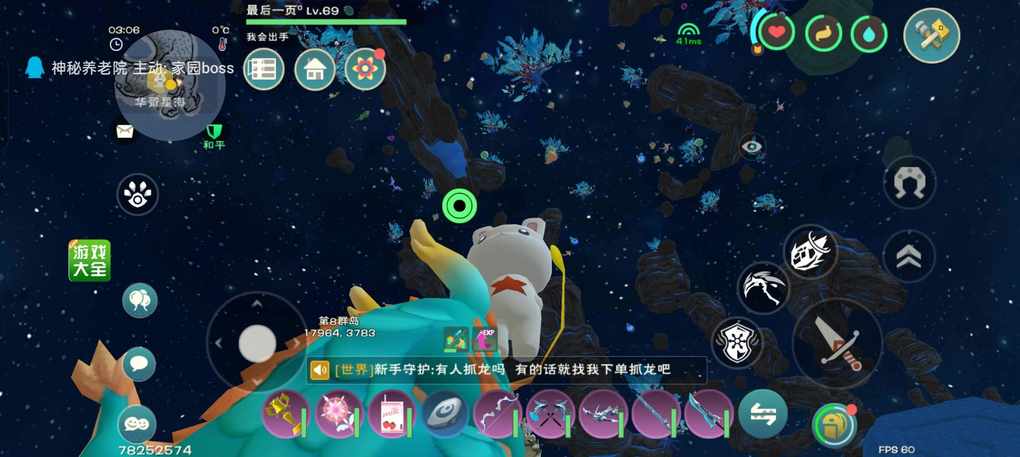
Task: Tap the sword attack button
Action: click(836, 344)
